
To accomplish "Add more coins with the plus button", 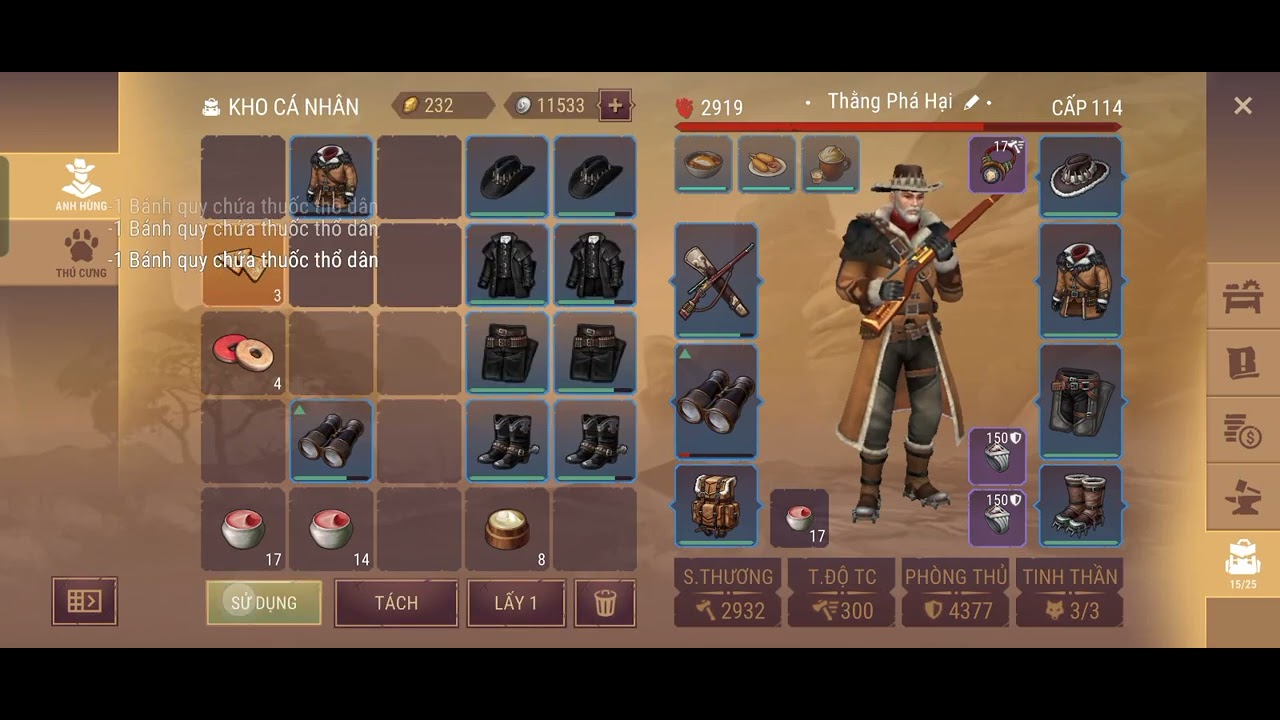I will (x=615, y=105).
